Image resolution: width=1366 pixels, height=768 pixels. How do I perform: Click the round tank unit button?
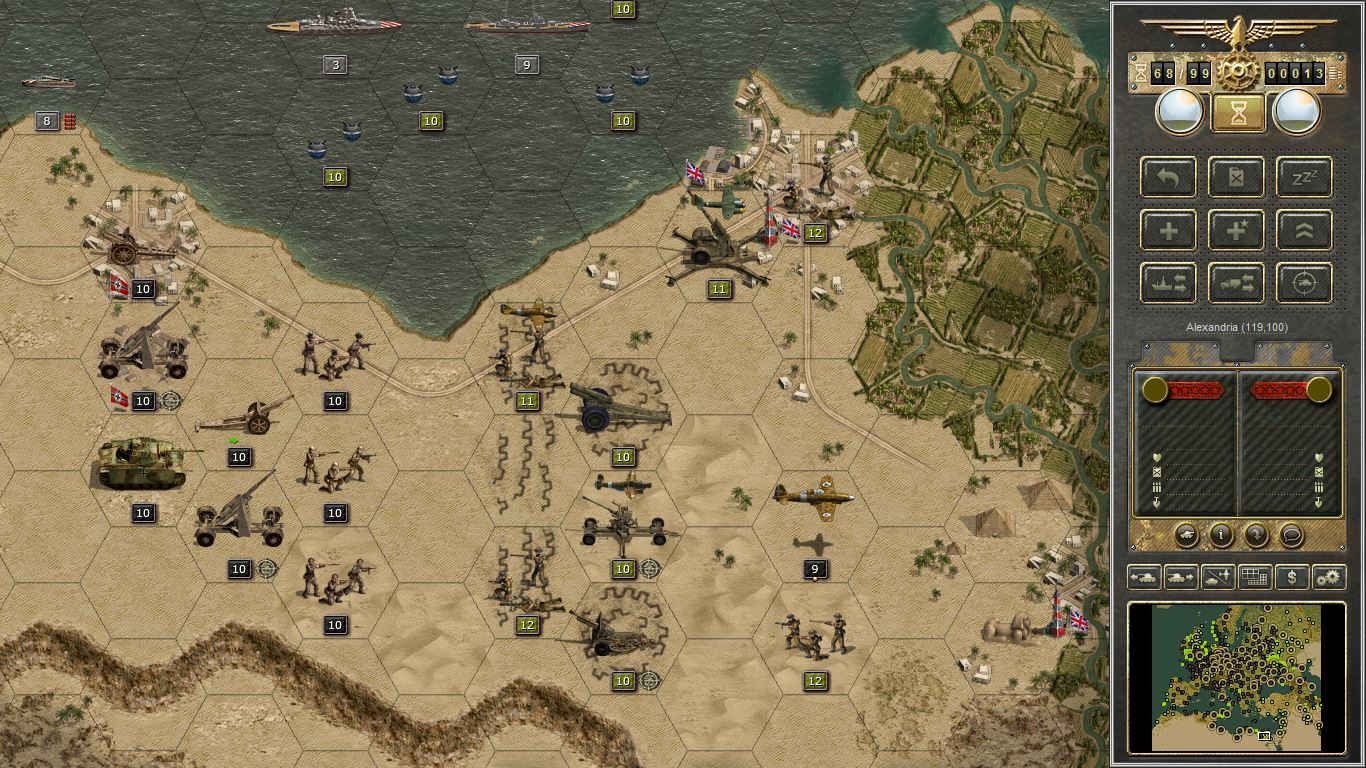coord(1187,536)
